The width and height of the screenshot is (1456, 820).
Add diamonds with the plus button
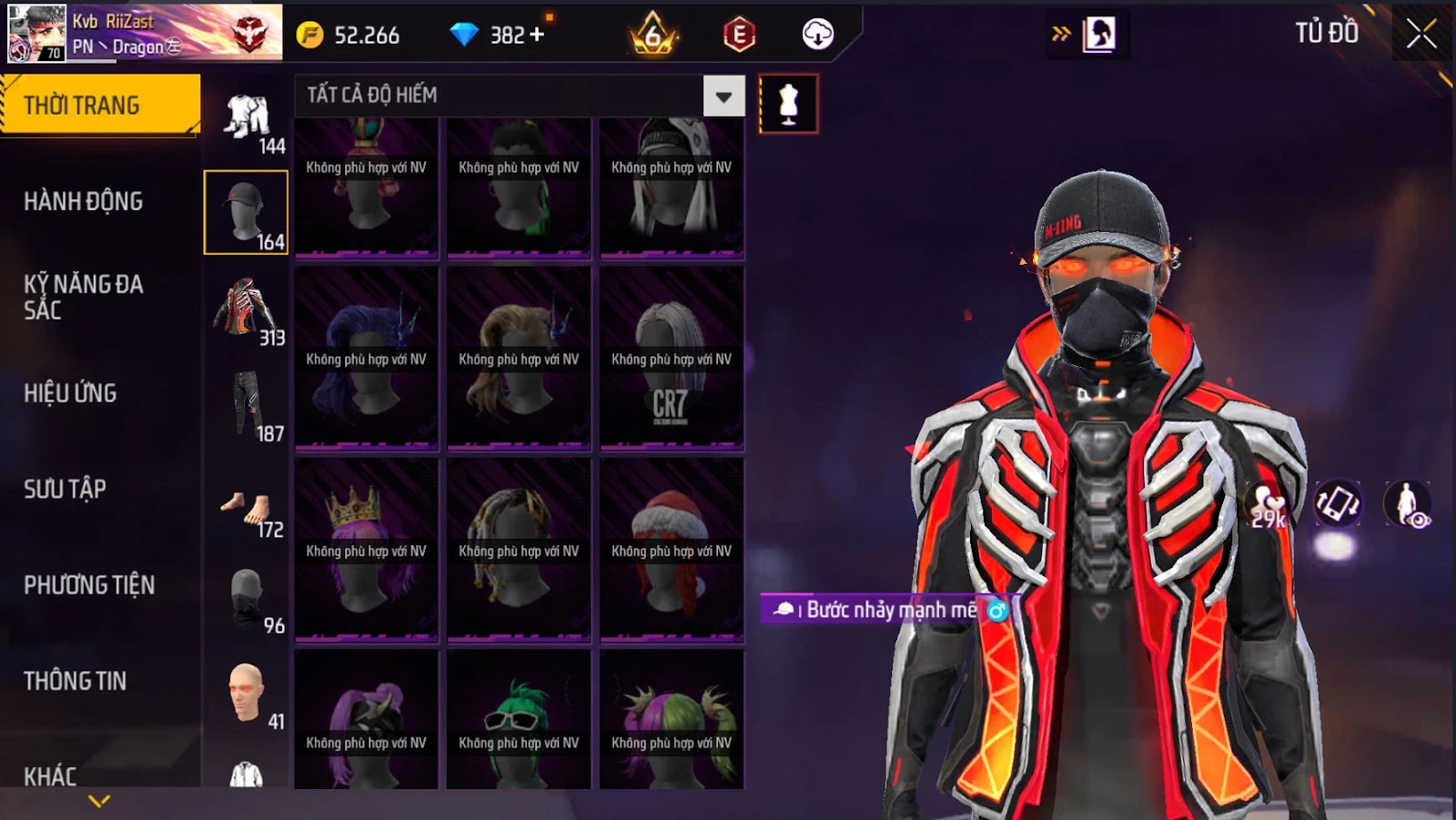(537, 35)
